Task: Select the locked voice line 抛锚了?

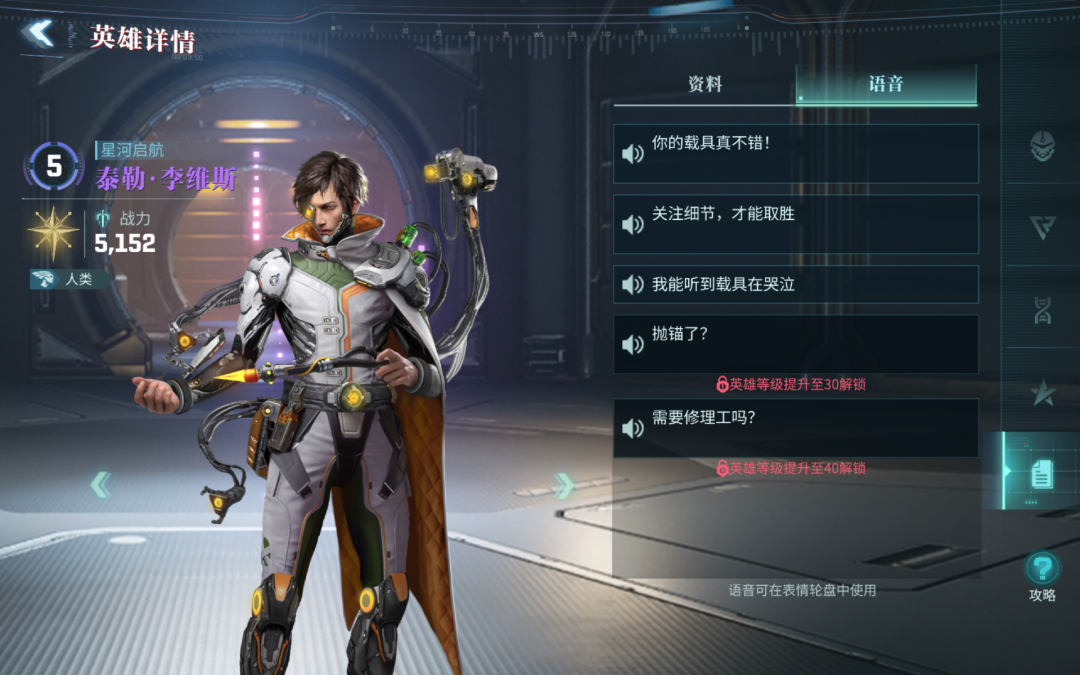Action: coord(795,345)
